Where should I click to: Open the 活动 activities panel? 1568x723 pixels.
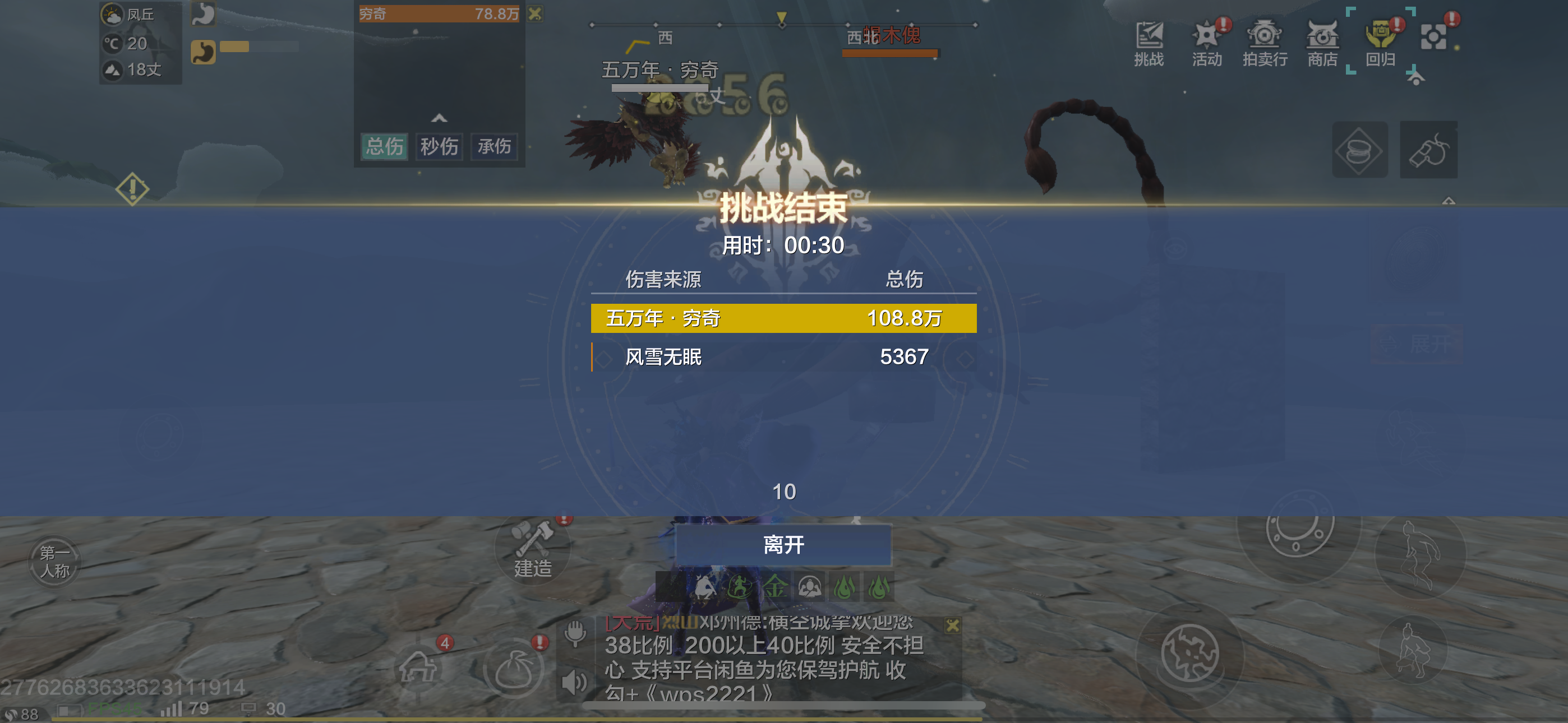coord(1206,43)
